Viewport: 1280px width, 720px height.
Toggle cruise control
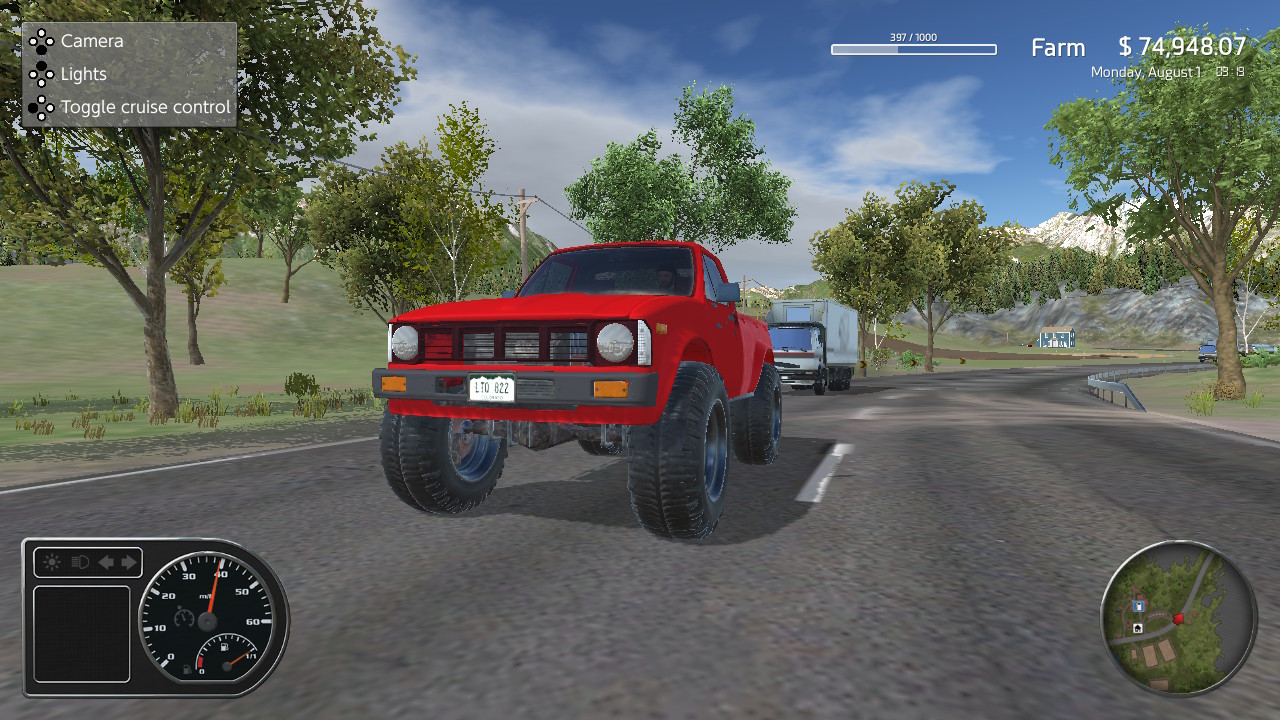146,107
